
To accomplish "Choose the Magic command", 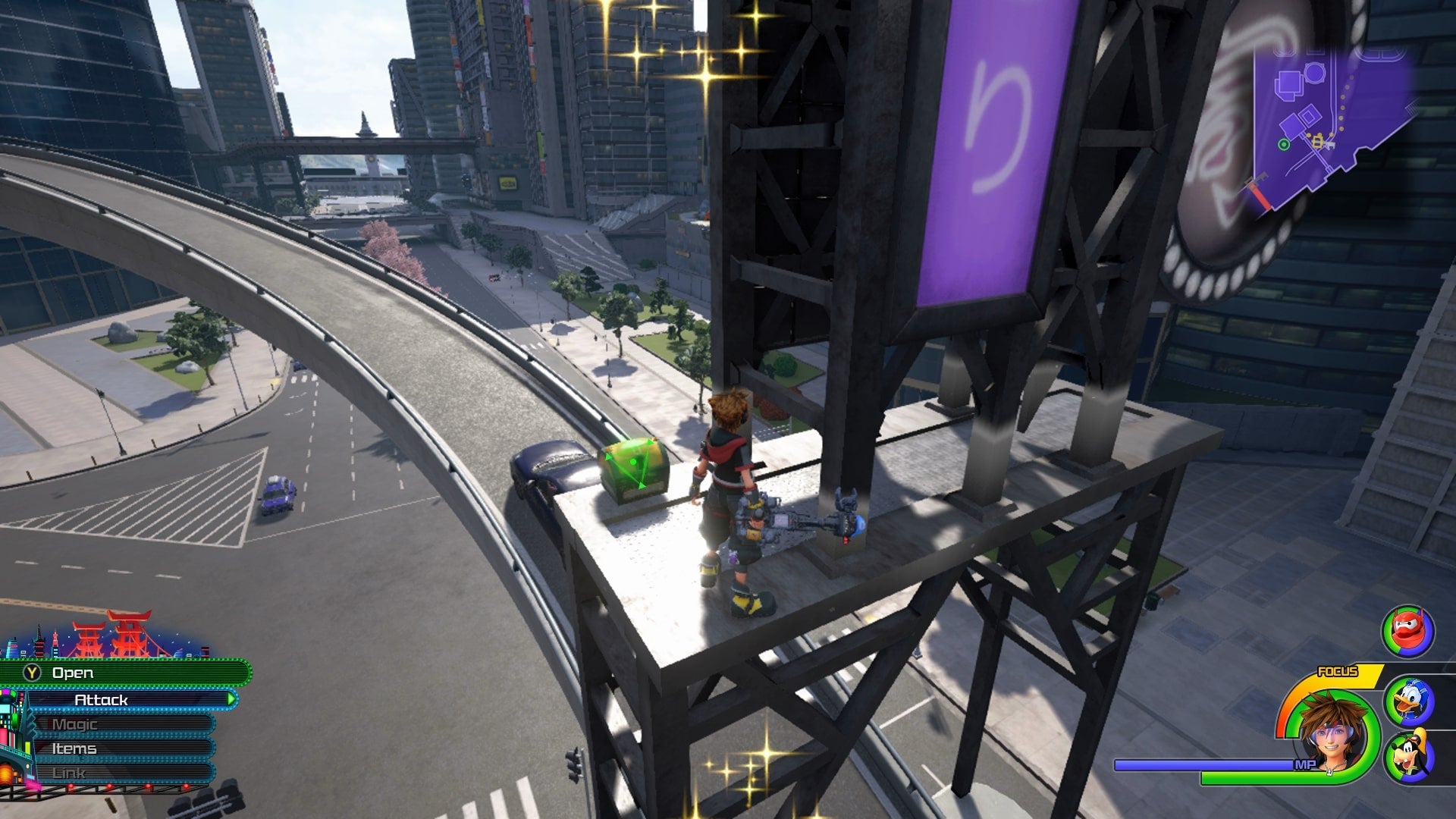I will pyautogui.click(x=121, y=724).
